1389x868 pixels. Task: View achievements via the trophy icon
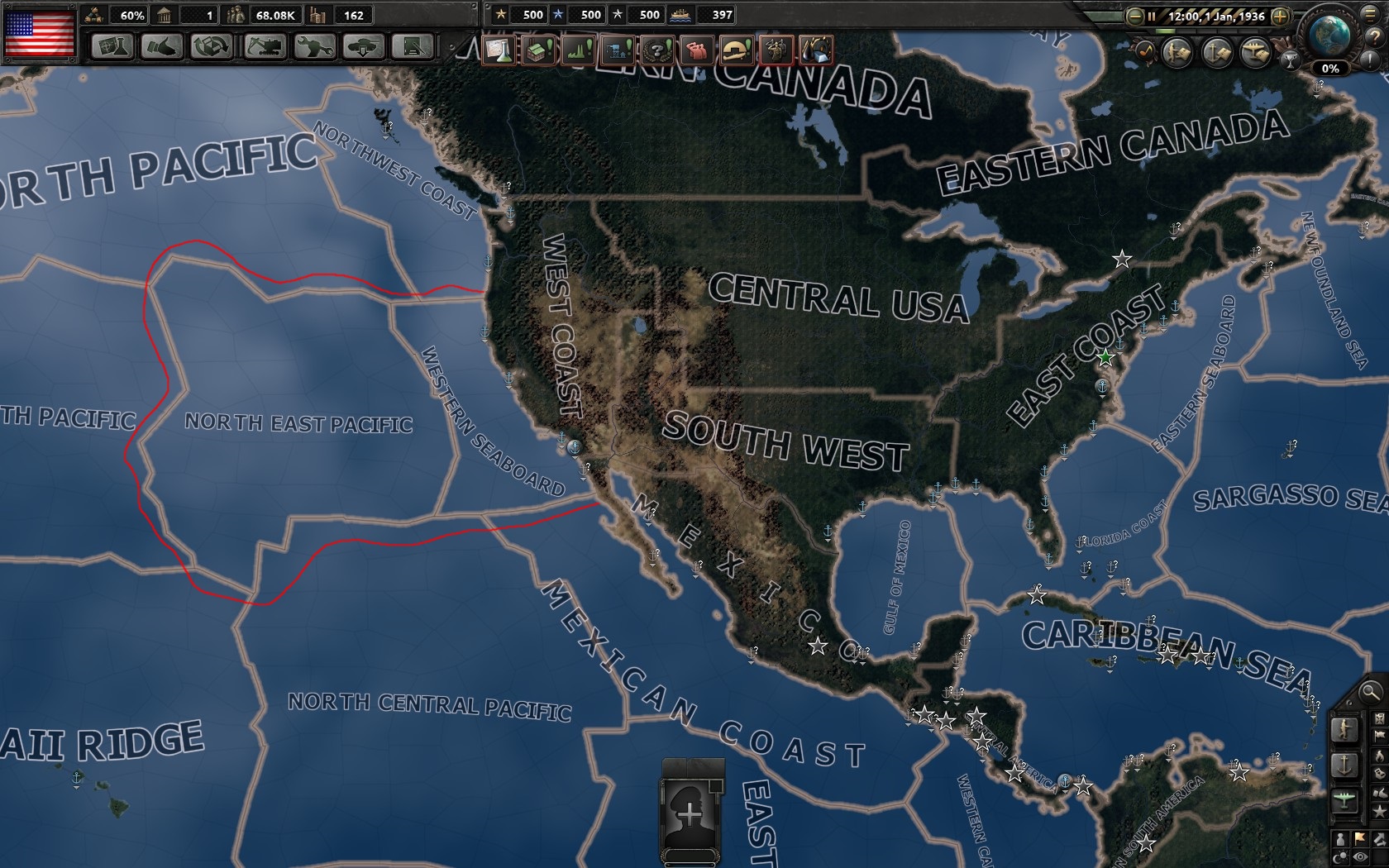click(1290, 61)
